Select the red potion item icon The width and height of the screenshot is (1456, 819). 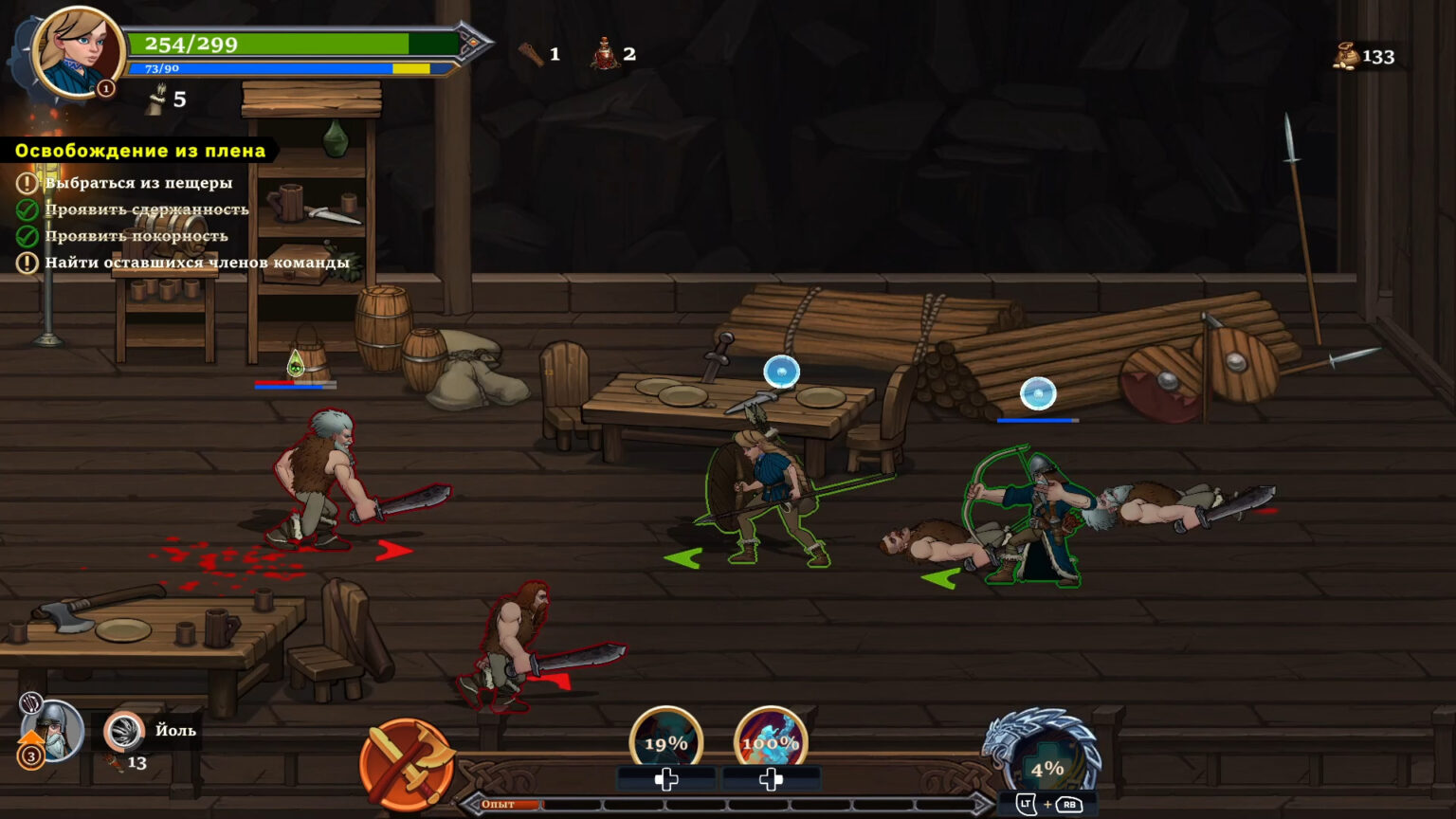(605, 54)
